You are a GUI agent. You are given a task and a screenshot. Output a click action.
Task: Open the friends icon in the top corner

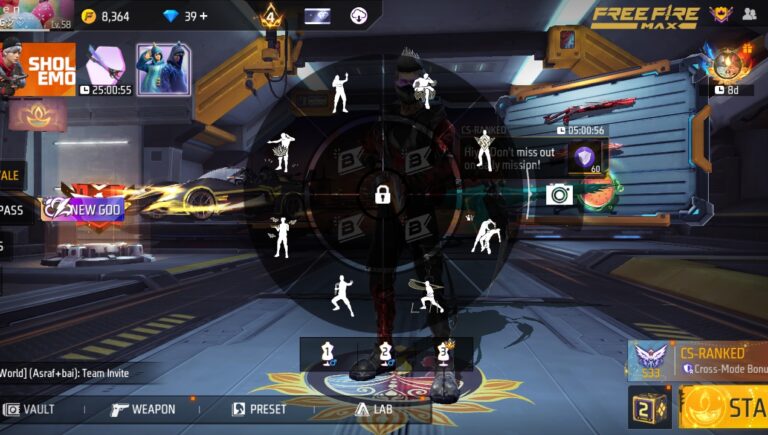pyautogui.click(x=750, y=14)
